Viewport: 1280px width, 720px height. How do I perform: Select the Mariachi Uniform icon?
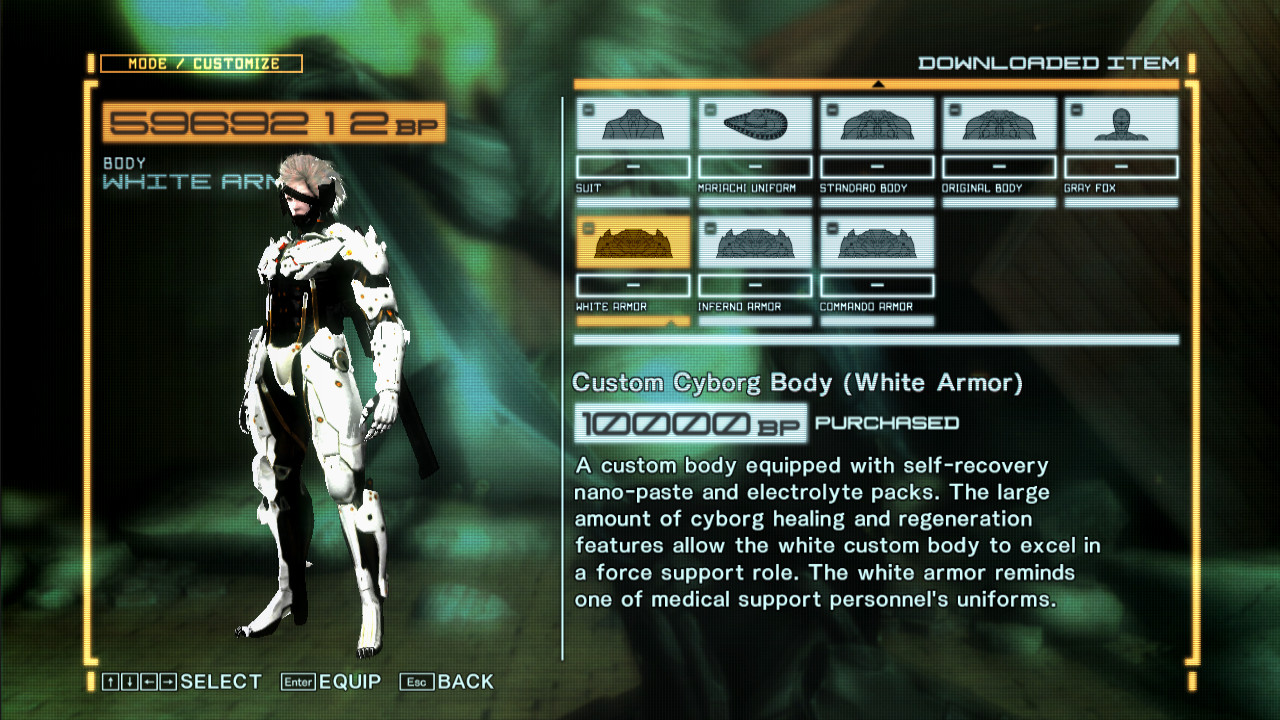coord(755,122)
